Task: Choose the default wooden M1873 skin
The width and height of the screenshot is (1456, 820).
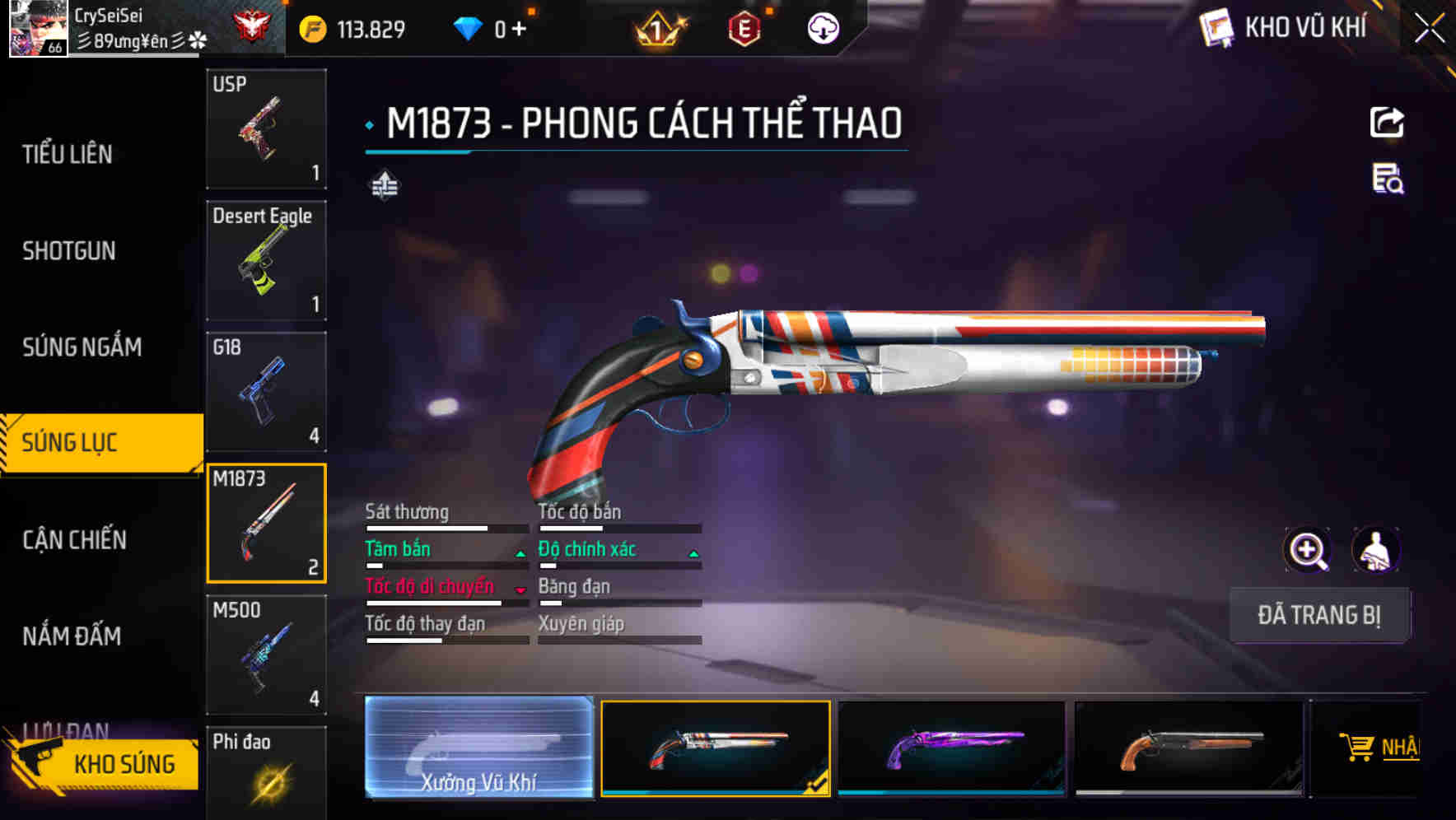Action: tap(1188, 748)
